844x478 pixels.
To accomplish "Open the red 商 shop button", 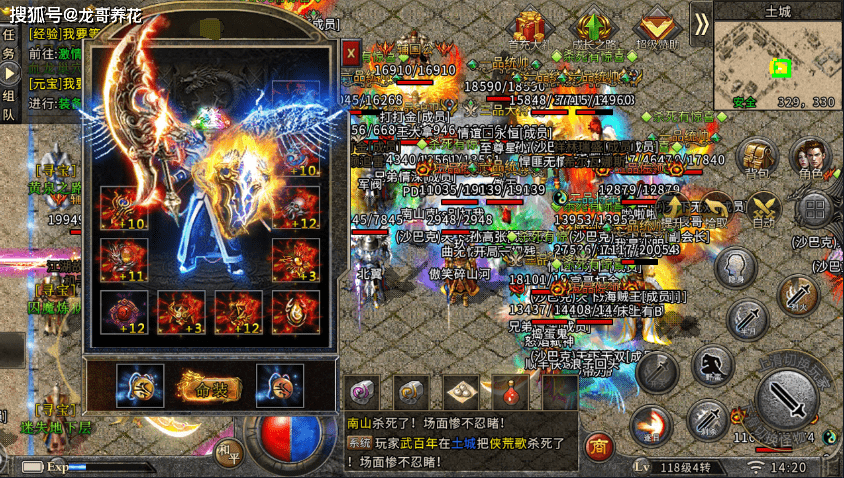I will 599,444.
